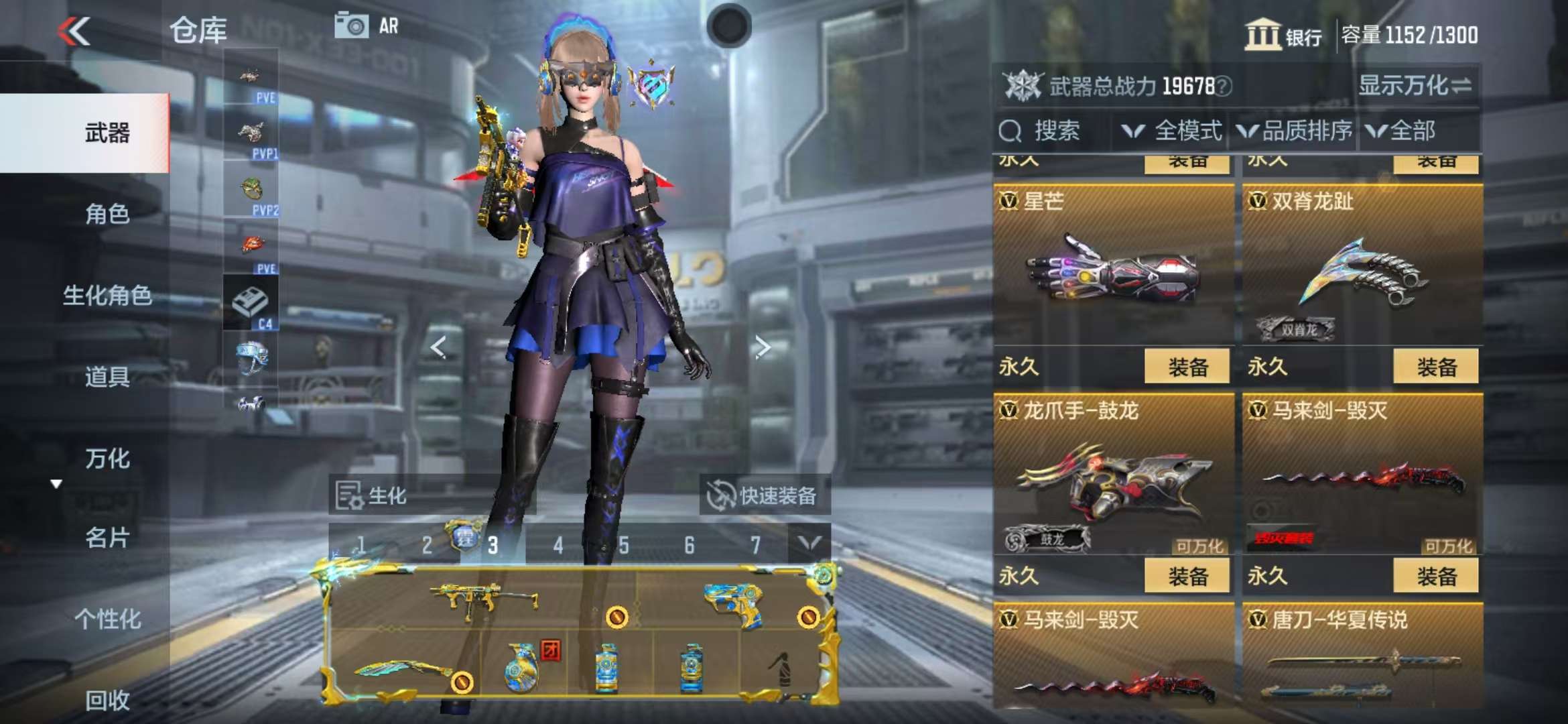Open the 武器 weapons tab
This screenshot has height=724, width=1568.
coord(107,133)
